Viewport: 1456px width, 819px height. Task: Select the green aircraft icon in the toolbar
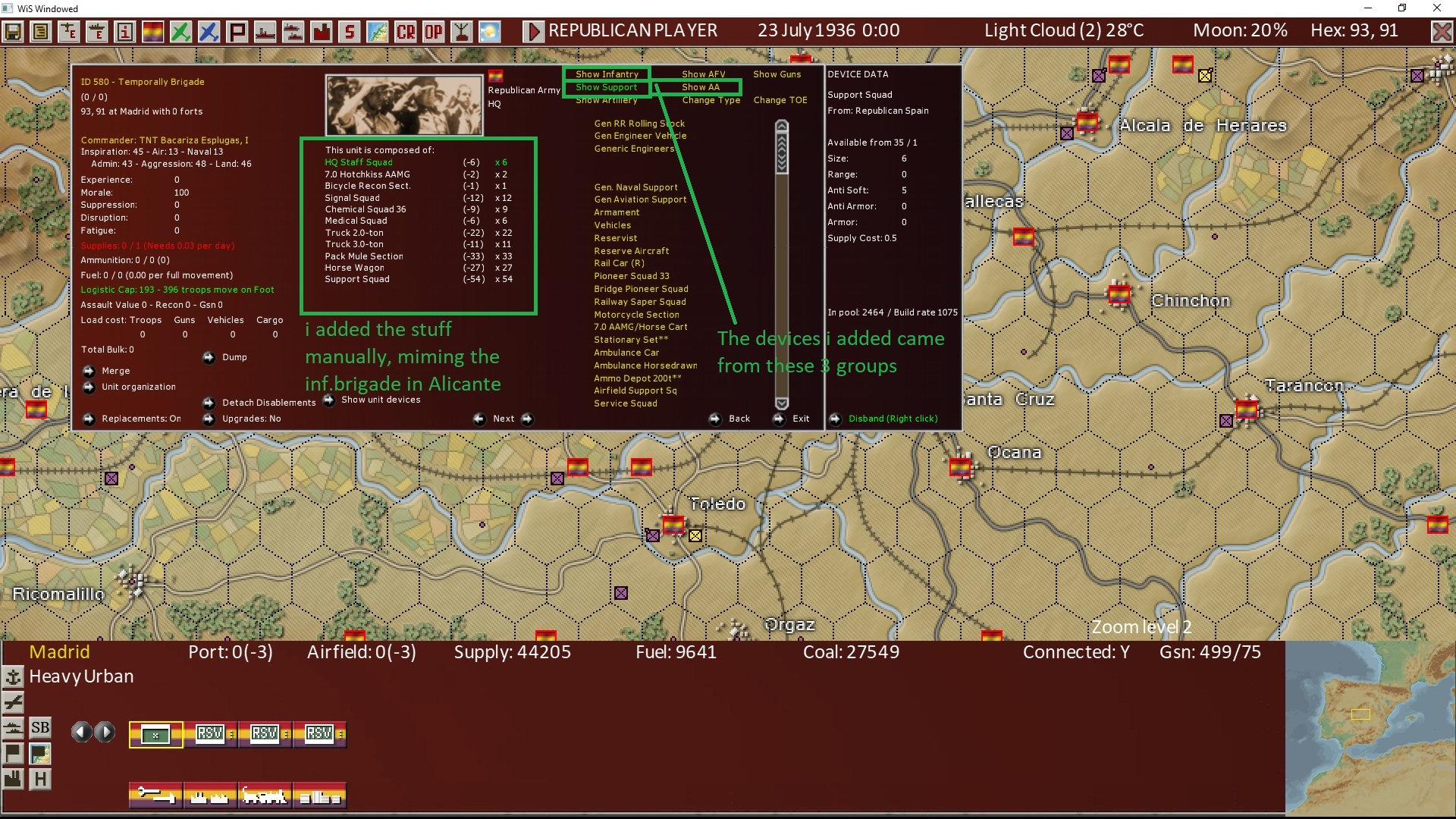(182, 31)
